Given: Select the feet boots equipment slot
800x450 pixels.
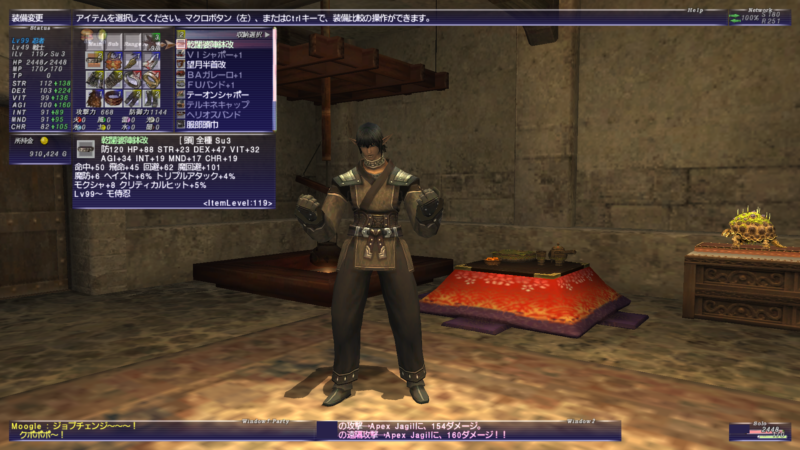Looking at the screenshot, I should 150,99.
